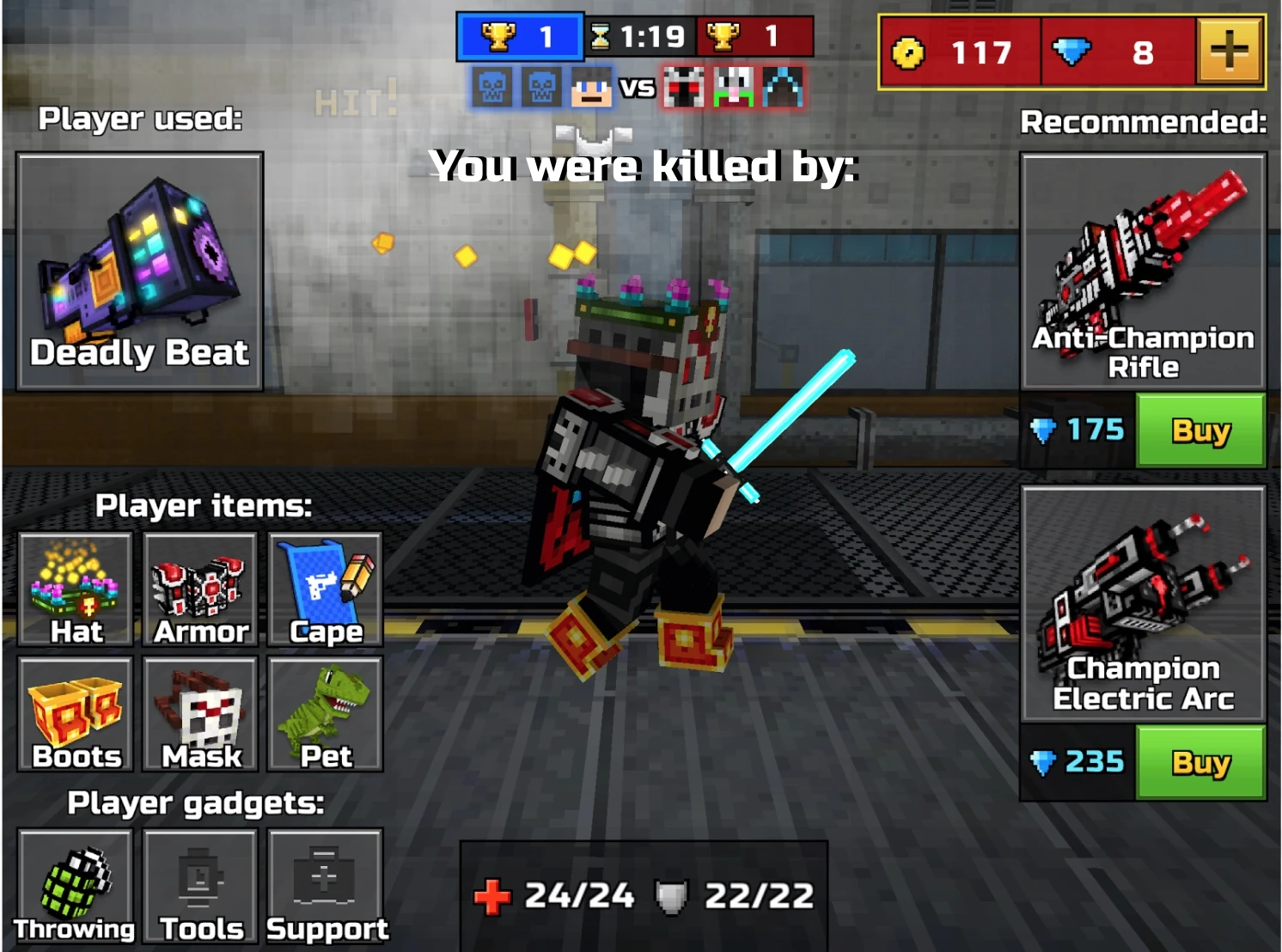Inspect the Boots item icon
The height and width of the screenshot is (952, 1282).
[x=76, y=713]
